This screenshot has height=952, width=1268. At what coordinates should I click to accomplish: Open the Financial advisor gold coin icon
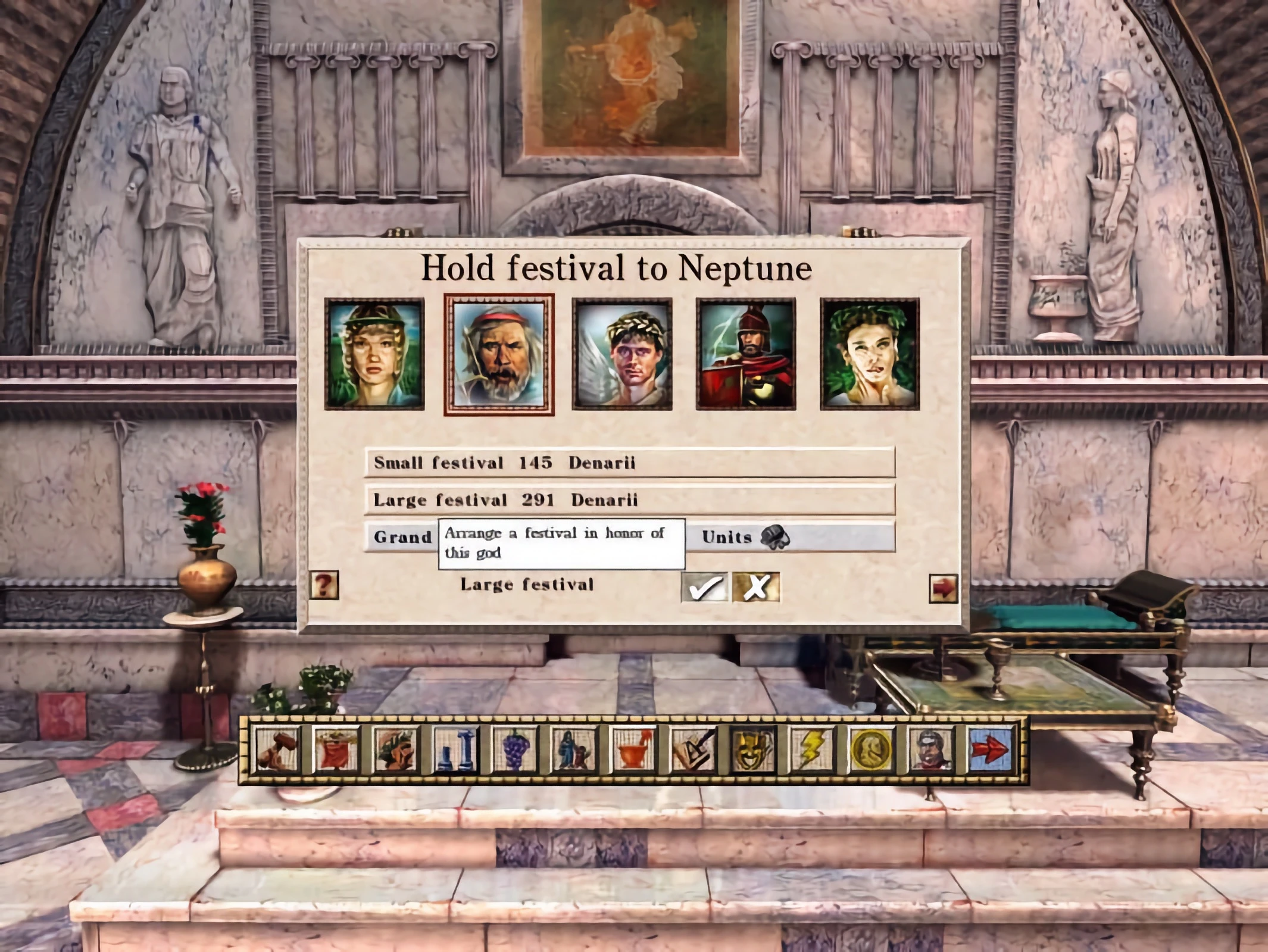click(871, 750)
